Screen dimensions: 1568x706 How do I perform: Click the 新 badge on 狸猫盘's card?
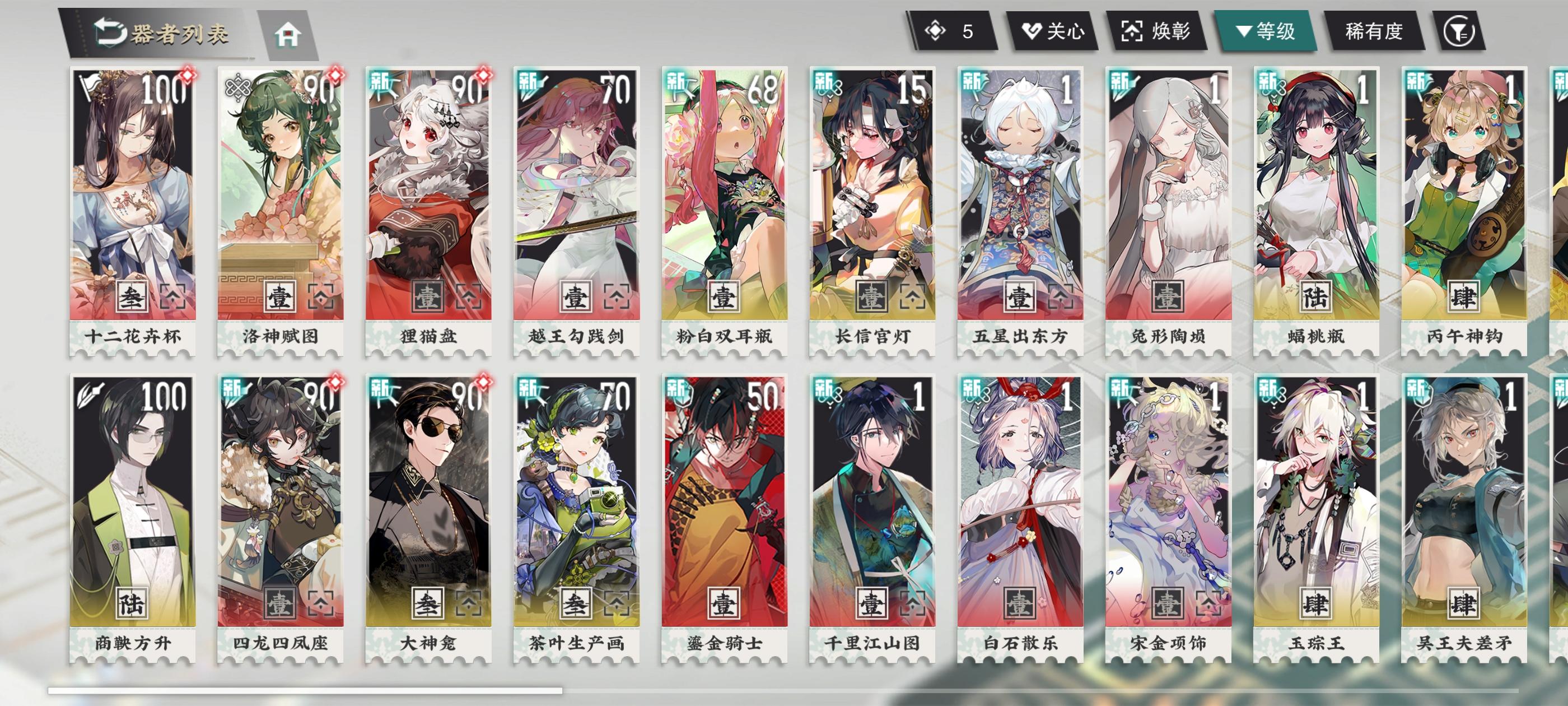[380, 82]
